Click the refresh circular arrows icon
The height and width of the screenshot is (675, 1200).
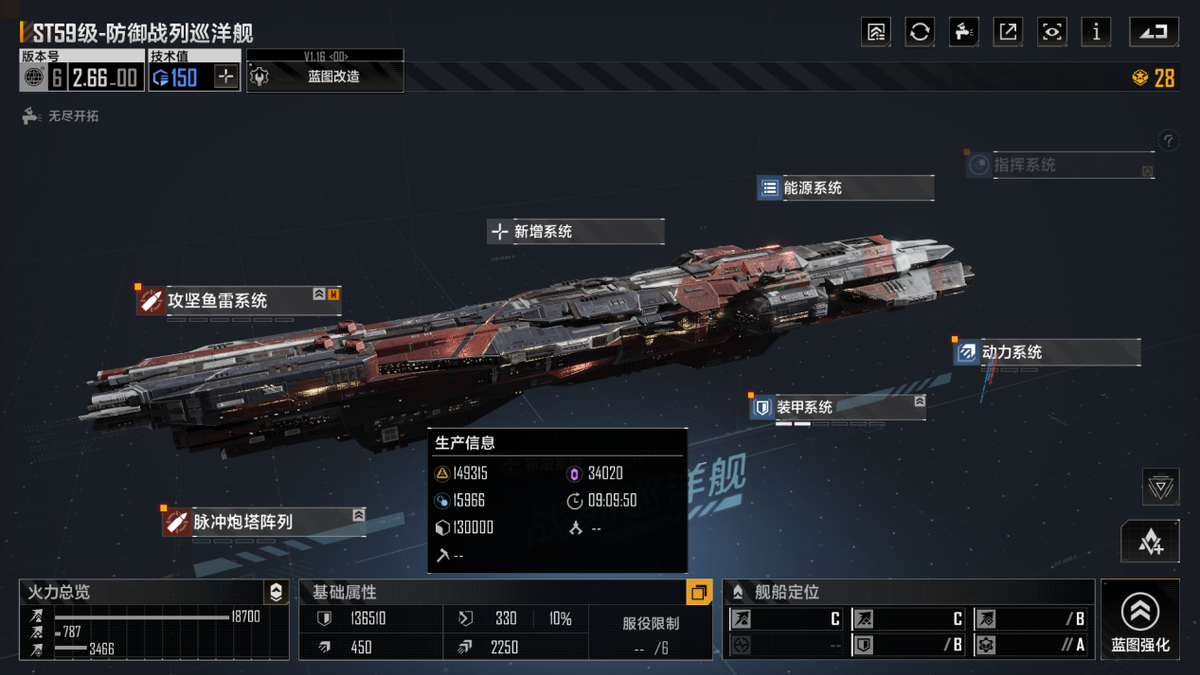coord(920,32)
